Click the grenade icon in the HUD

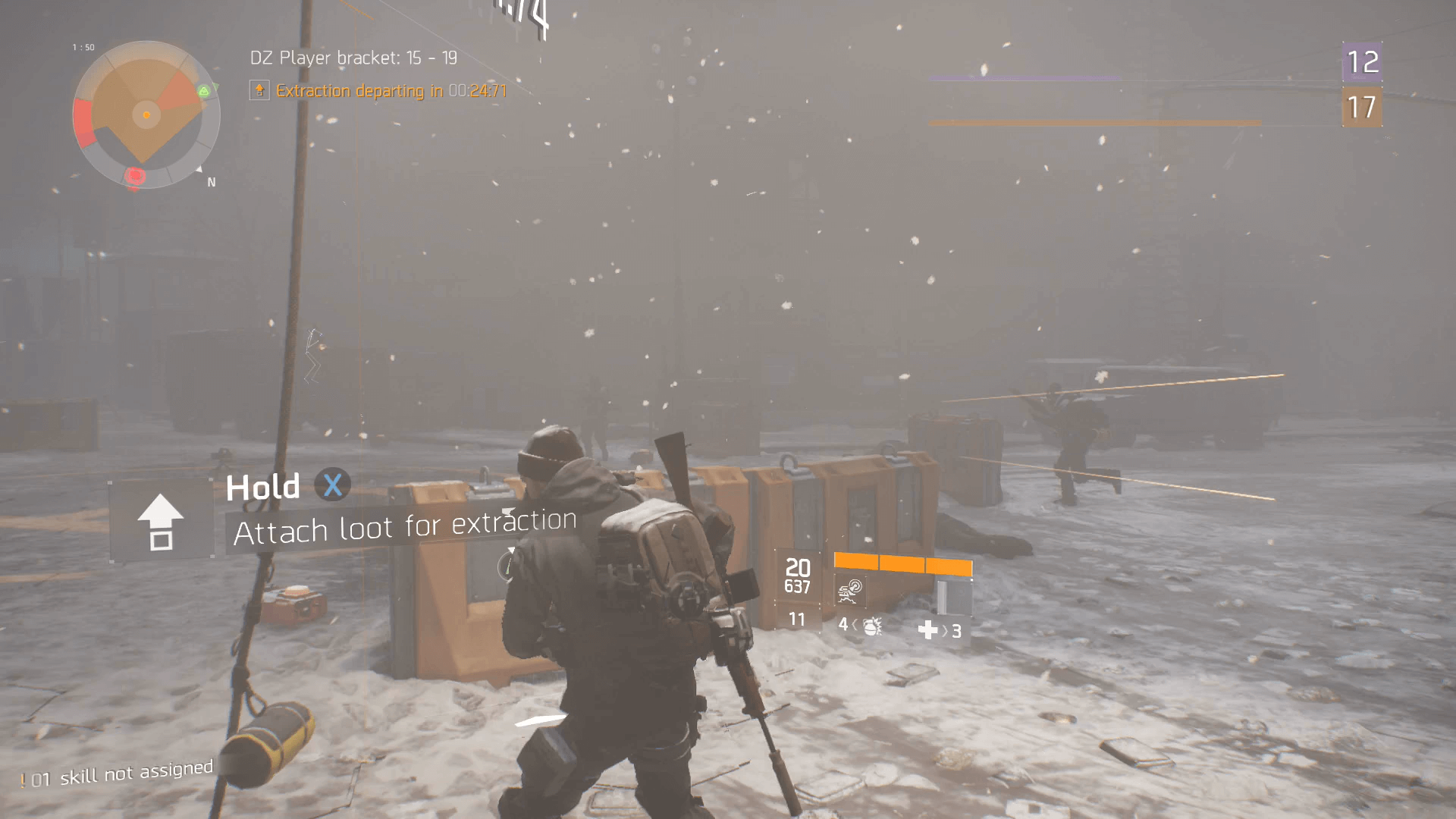(x=872, y=629)
